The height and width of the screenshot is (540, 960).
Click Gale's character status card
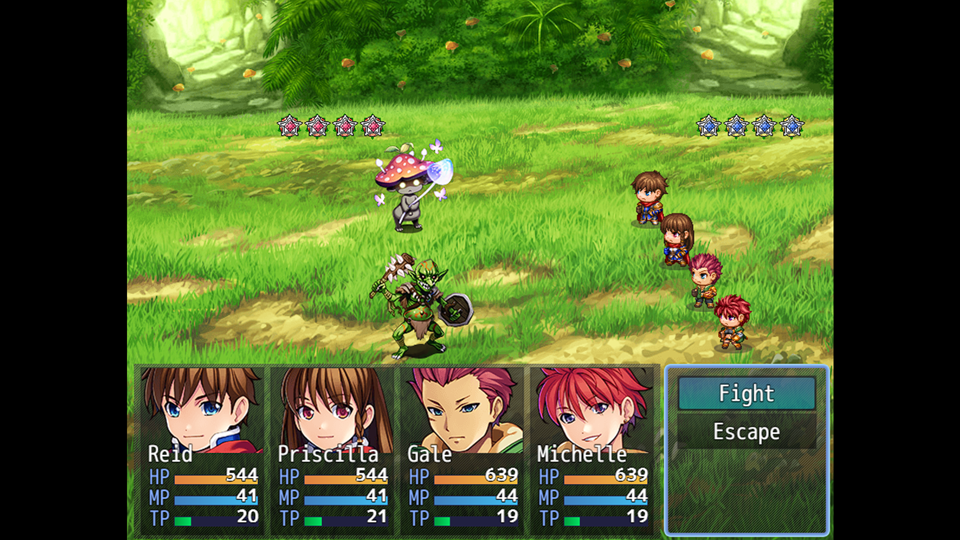[462, 449]
